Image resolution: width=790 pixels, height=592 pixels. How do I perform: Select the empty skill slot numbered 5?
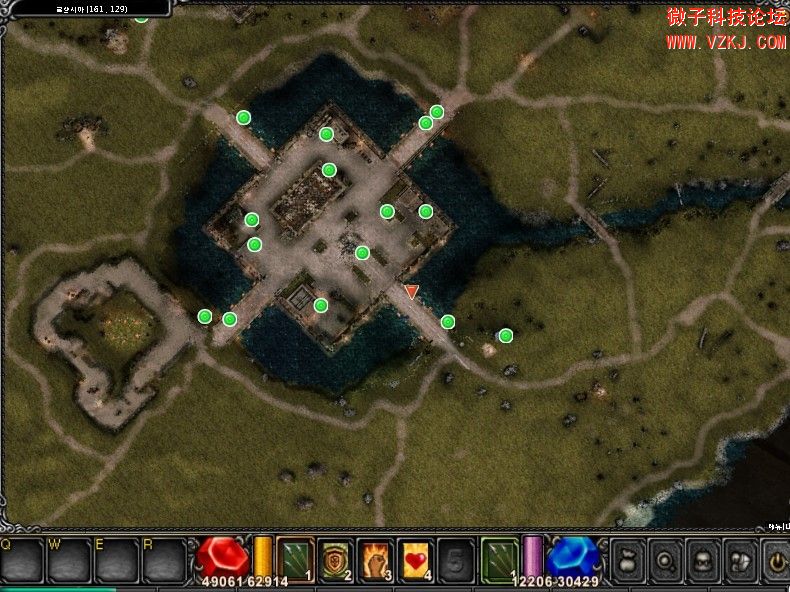click(x=456, y=558)
